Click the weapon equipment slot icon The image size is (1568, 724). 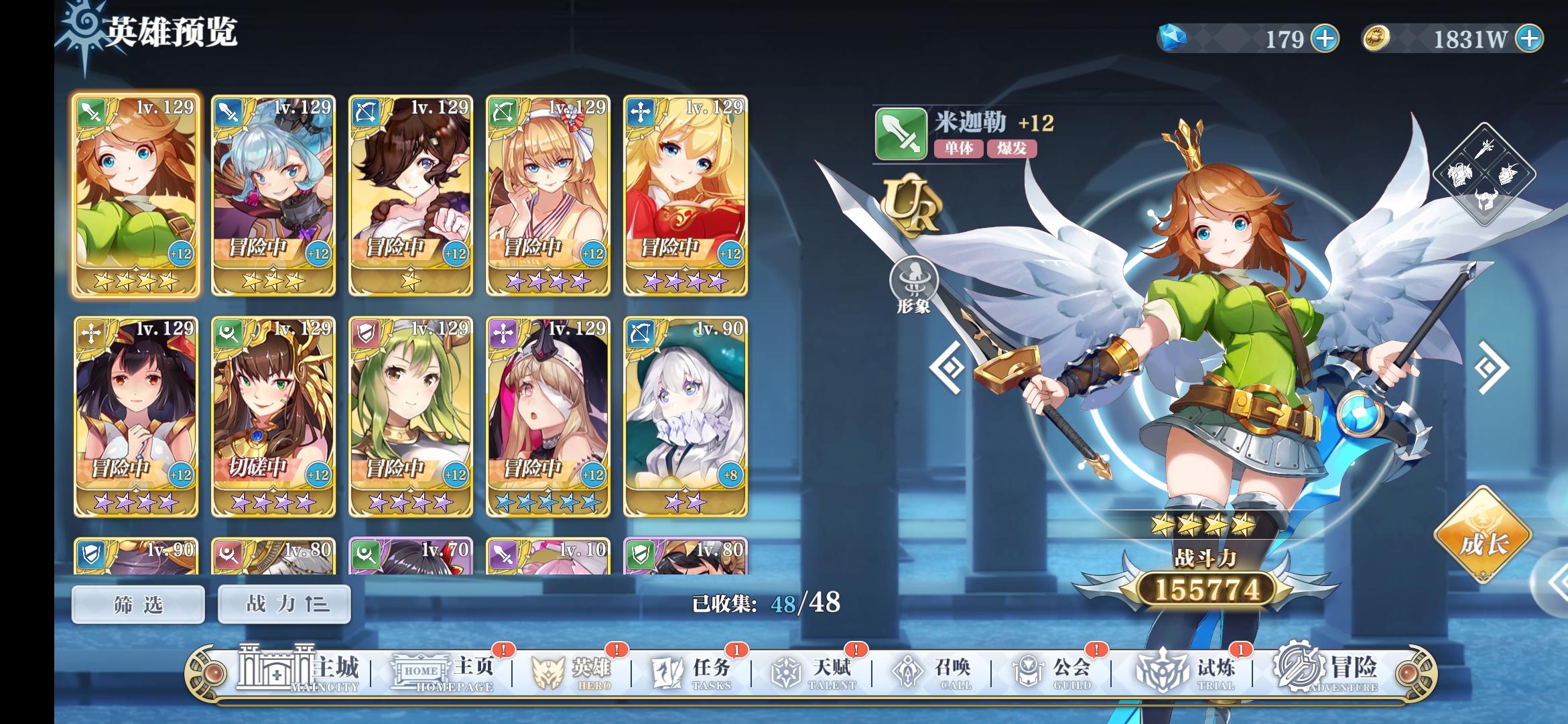pyautogui.click(x=1484, y=149)
